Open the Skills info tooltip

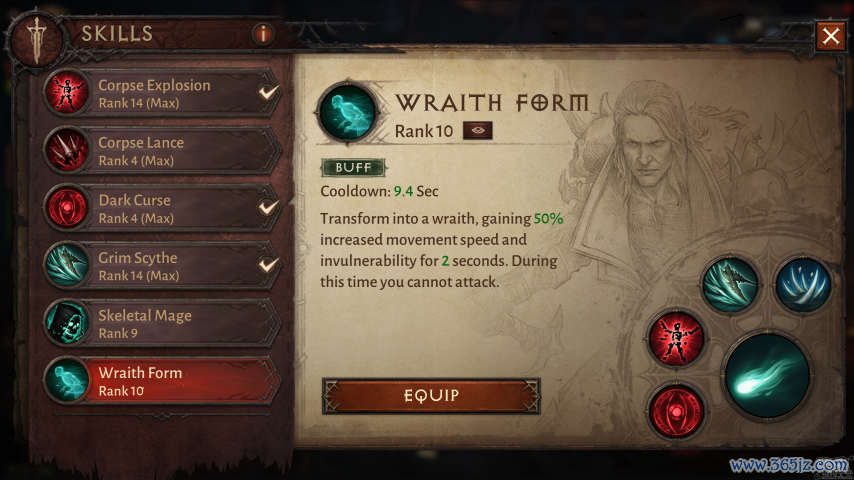coord(263,34)
